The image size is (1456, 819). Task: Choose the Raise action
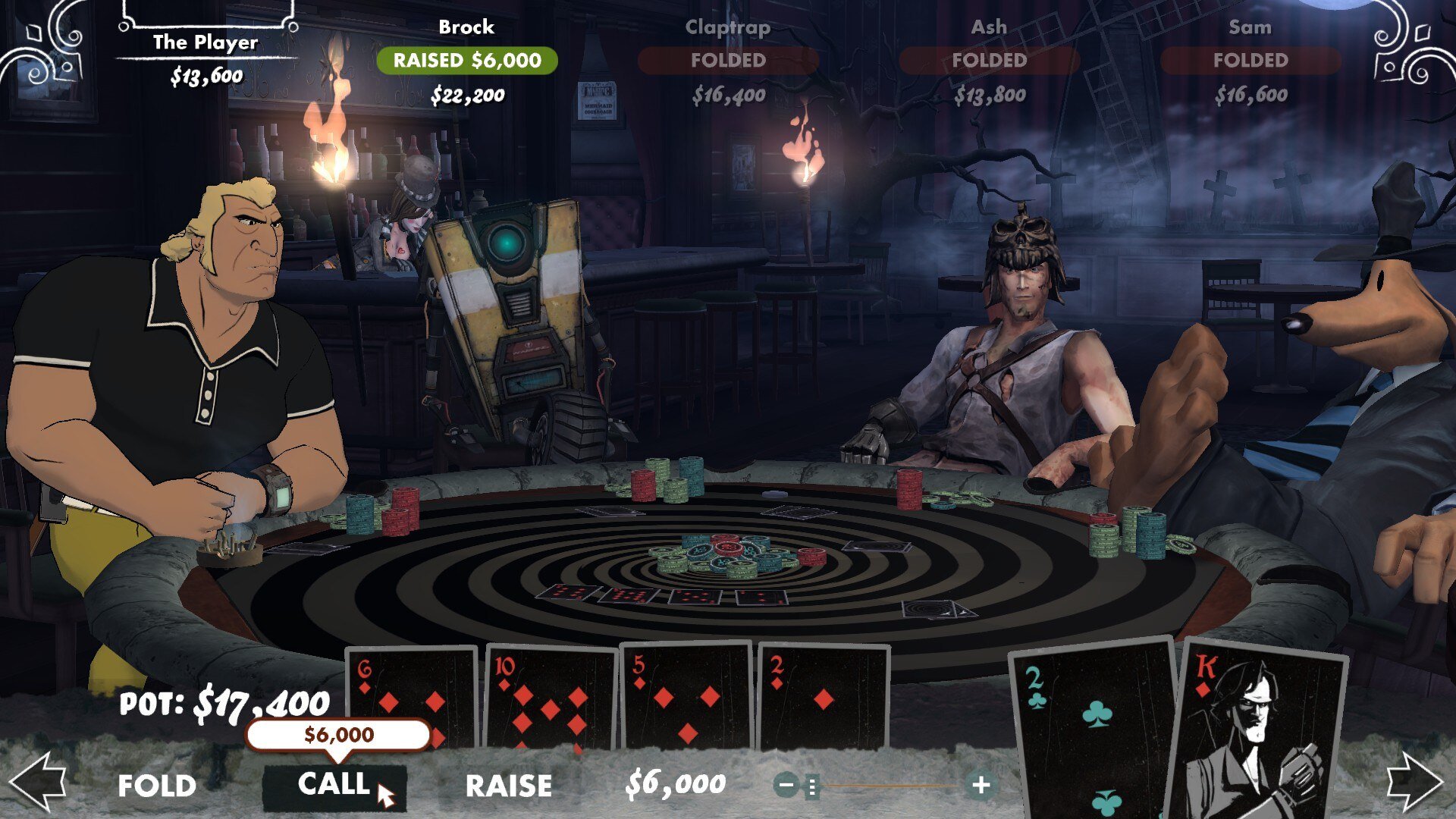(509, 786)
